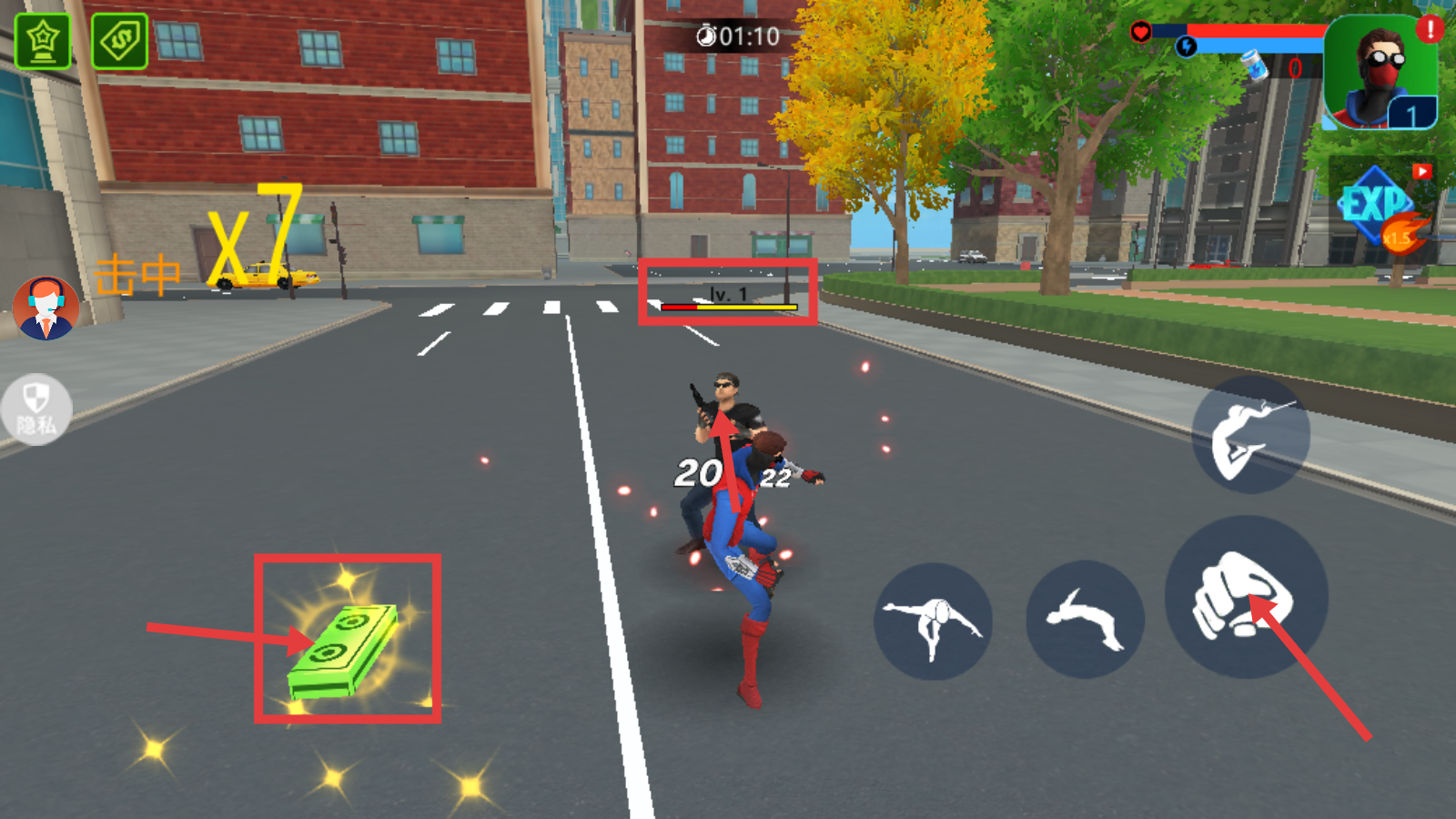Viewport: 1456px width, 819px height.
Task: Open the green star trophy menu
Action: (43, 40)
